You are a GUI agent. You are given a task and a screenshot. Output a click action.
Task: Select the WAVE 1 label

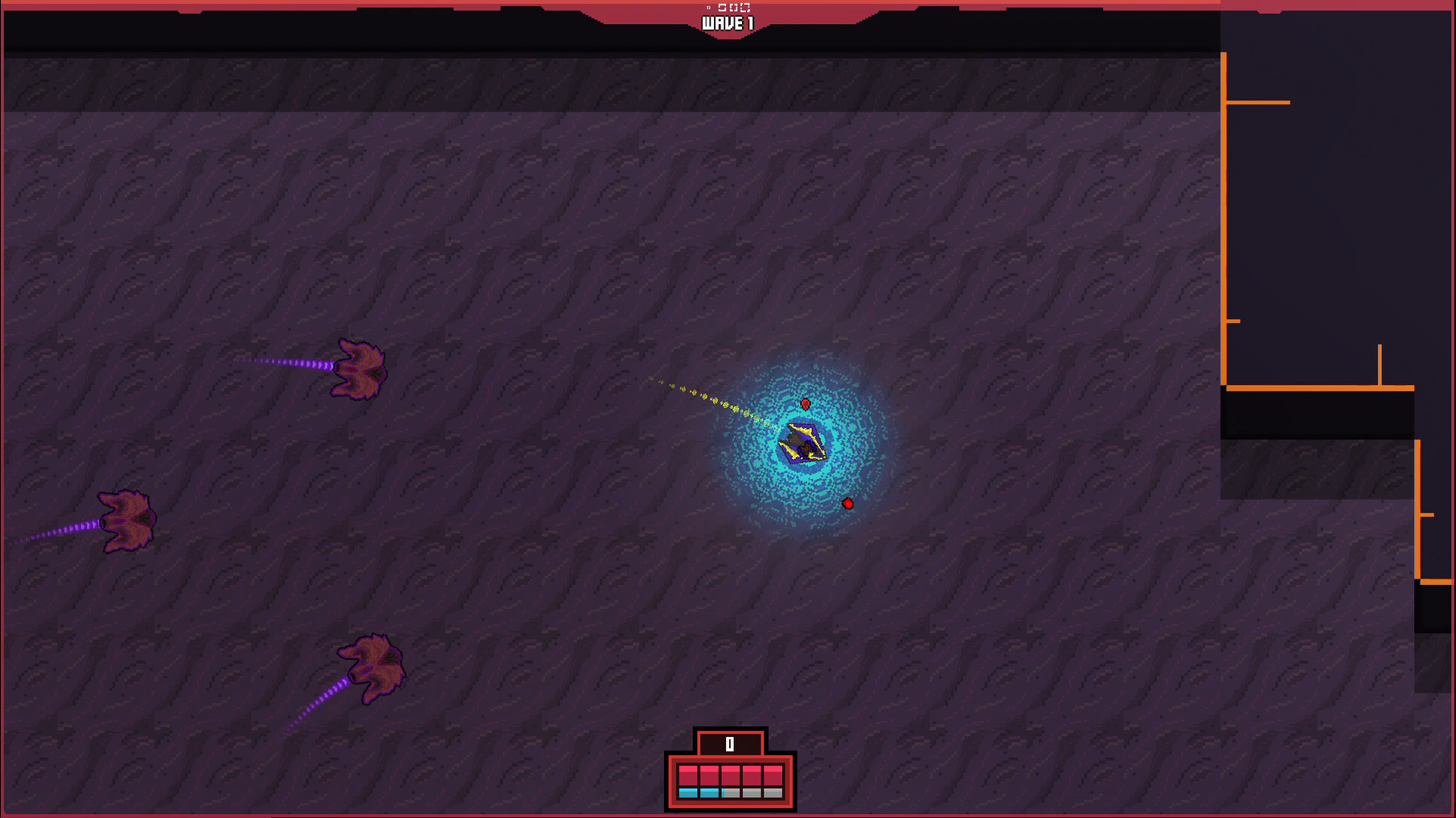coord(729,22)
